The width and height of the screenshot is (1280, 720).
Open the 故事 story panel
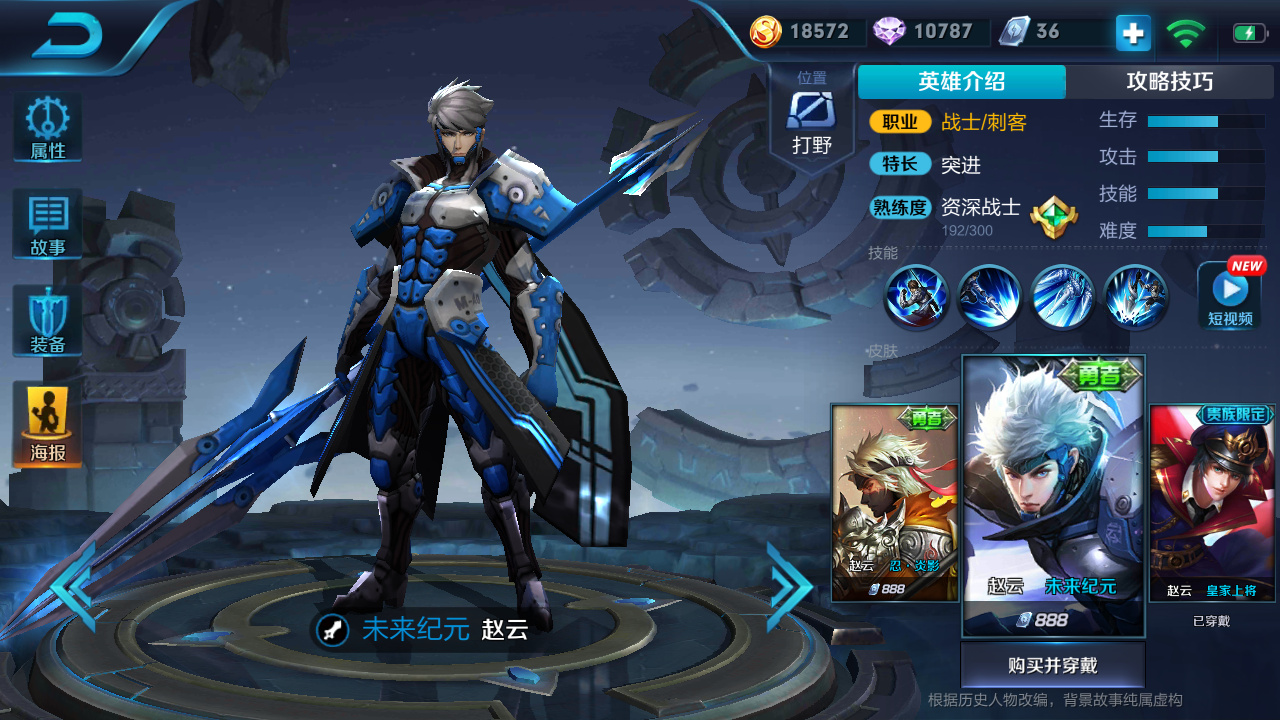(48, 224)
